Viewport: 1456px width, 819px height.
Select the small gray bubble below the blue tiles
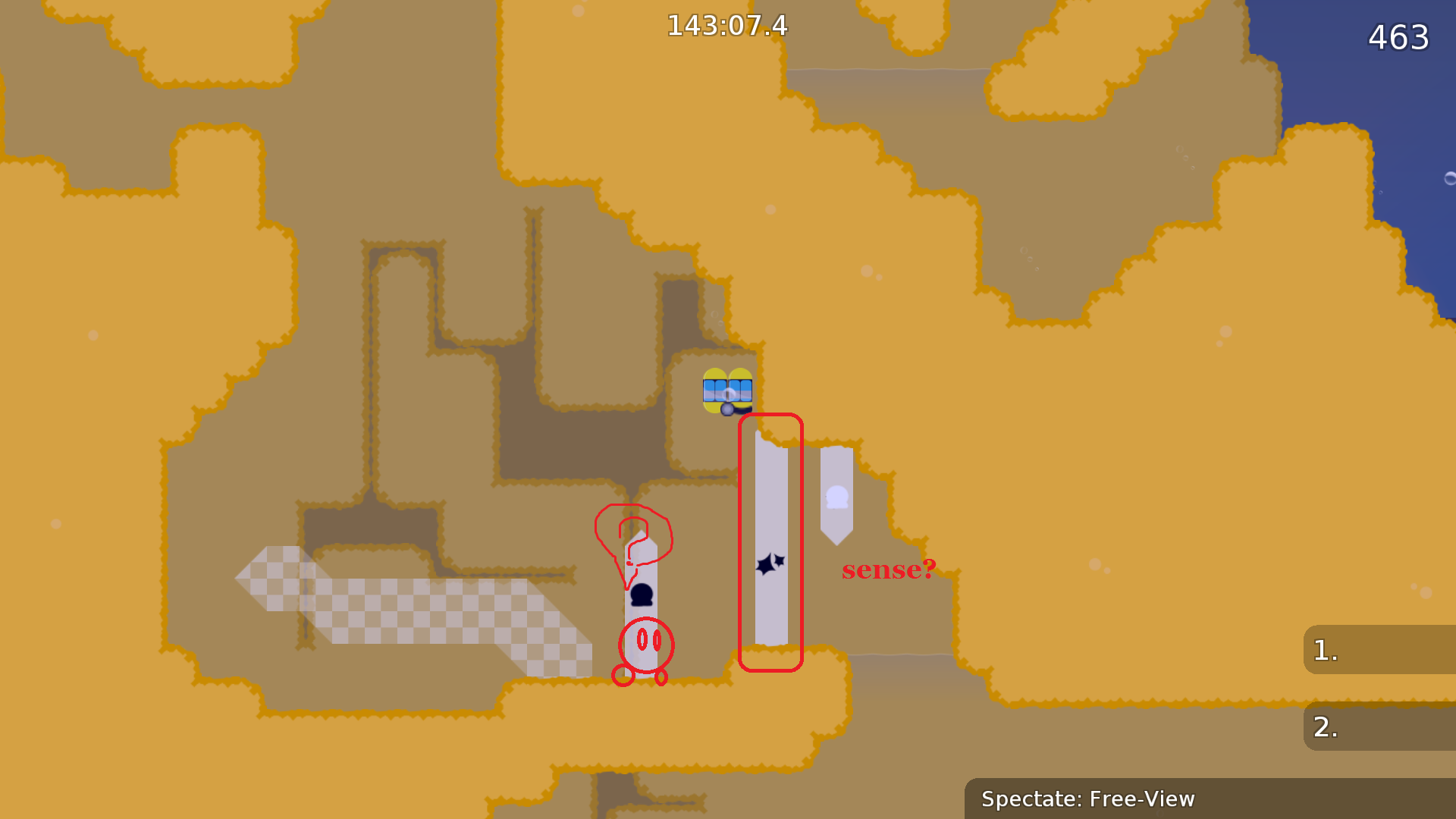tap(726, 409)
